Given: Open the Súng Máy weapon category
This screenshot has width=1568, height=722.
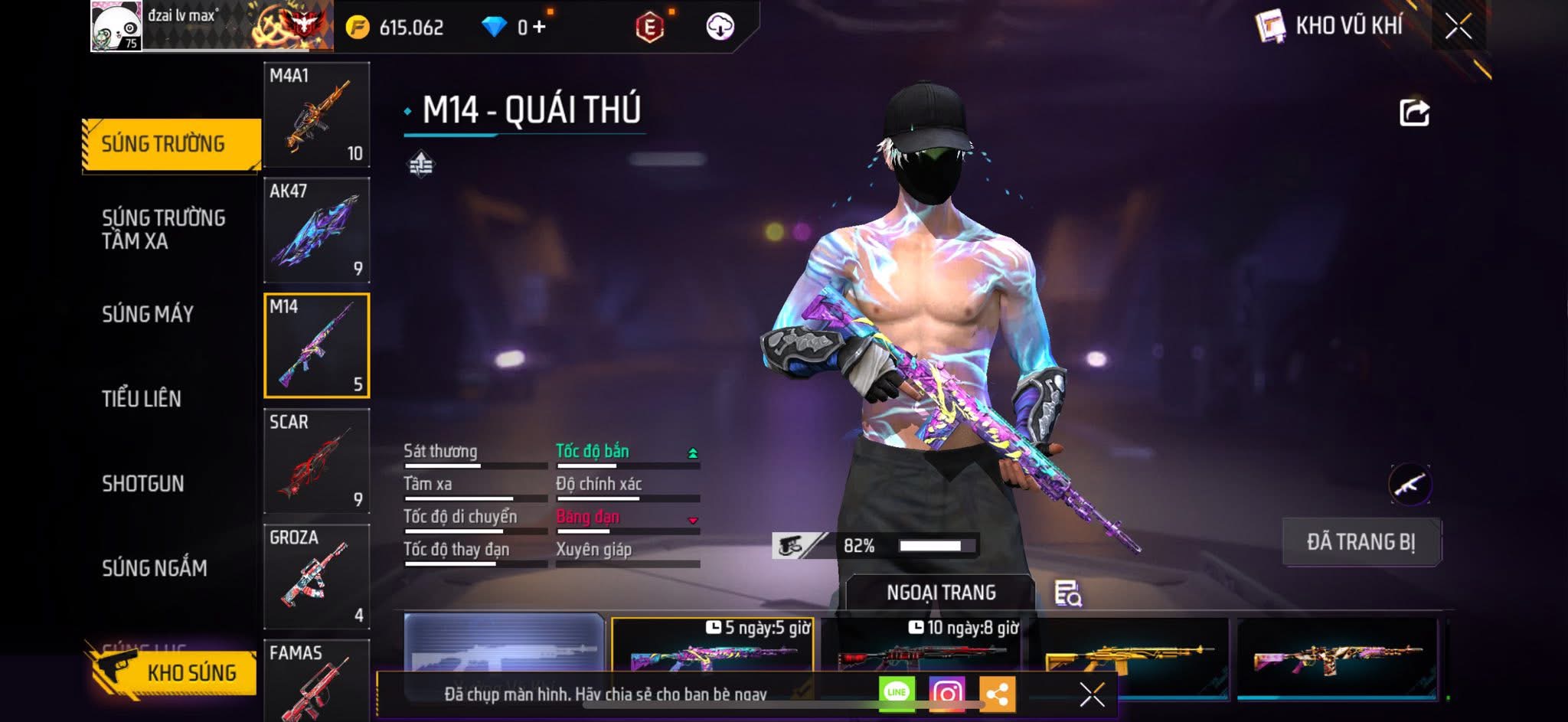Looking at the screenshot, I should (x=148, y=314).
